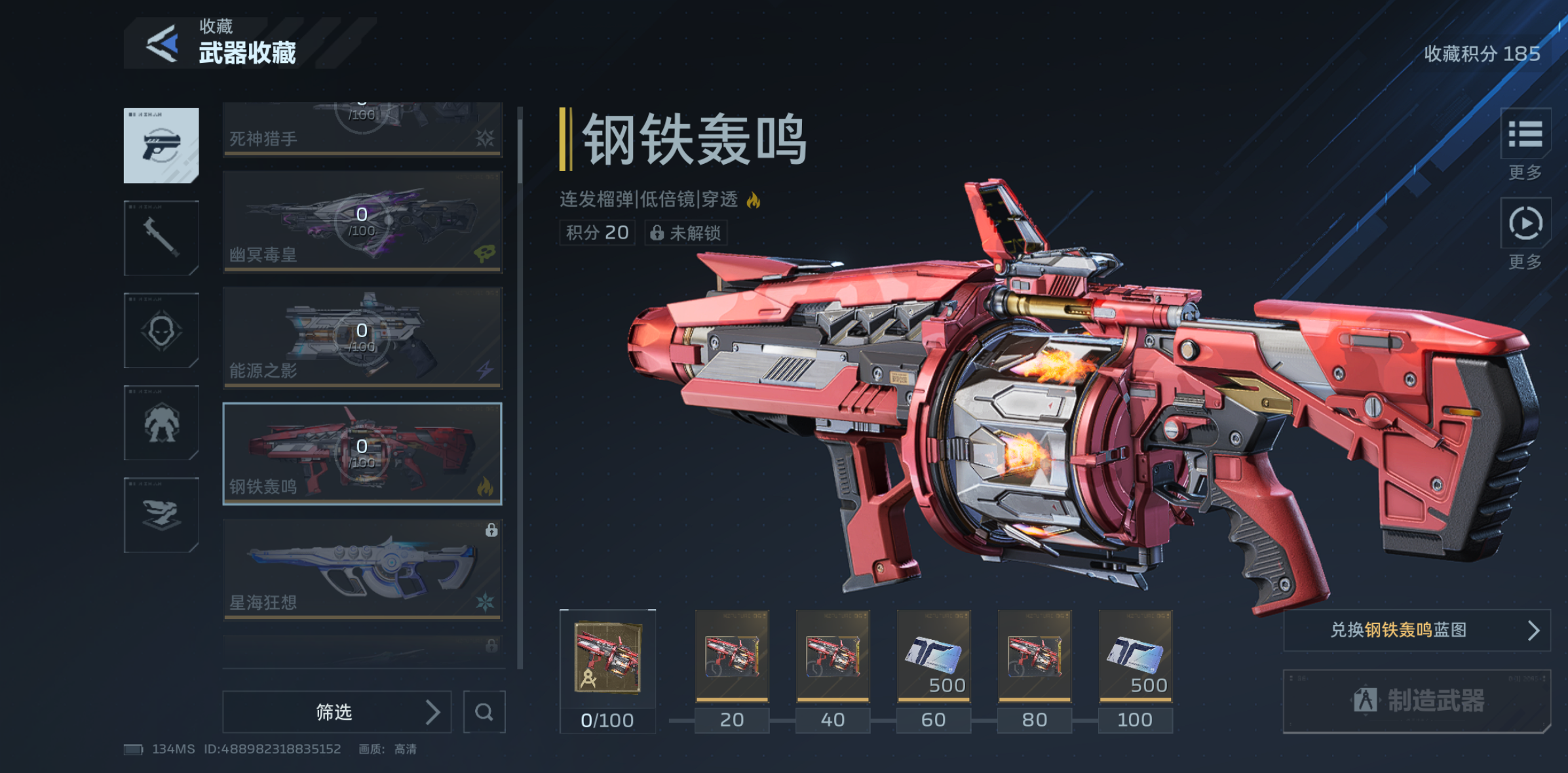The width and height of the screenshot is (1568, 773).
Task: Open the list menu icon labeled 更多
Action: pyautogui.click(x=1525, y=134)
